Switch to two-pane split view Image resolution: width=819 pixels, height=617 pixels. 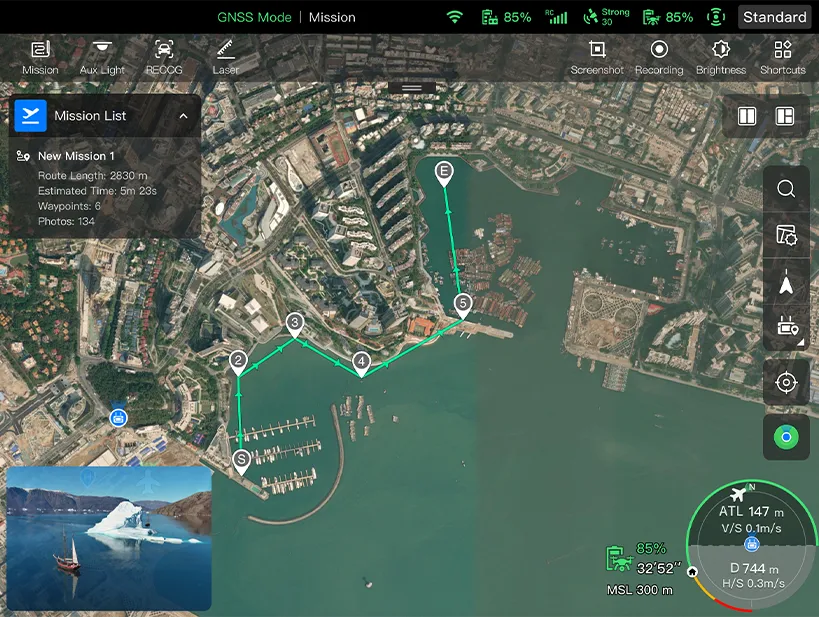coord(747,116)
